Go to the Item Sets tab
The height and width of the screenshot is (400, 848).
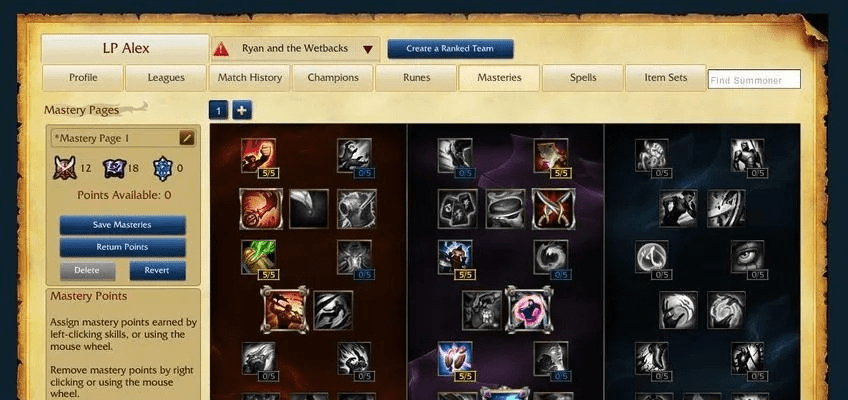[x=666, y=78]
